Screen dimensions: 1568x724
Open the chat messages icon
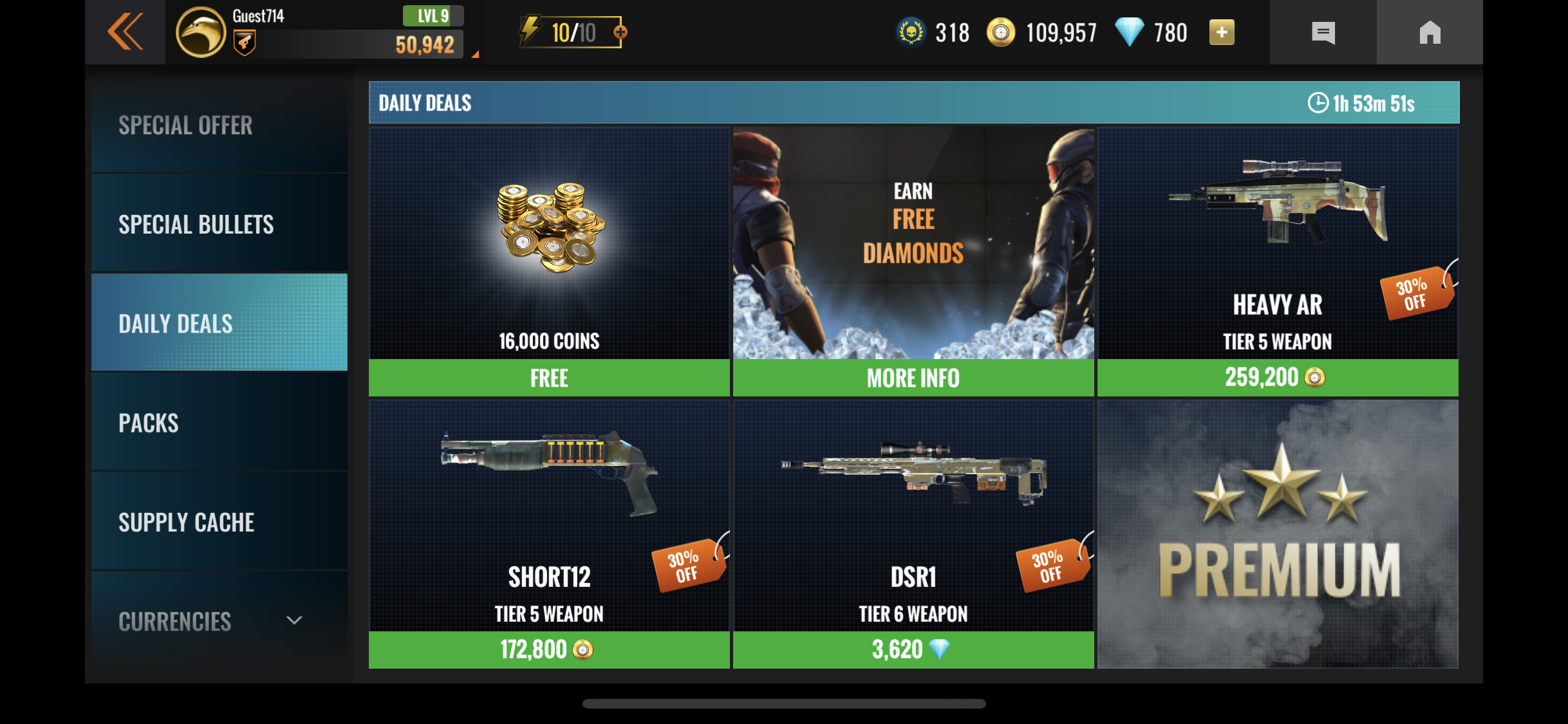click(x=1323, y=33)
